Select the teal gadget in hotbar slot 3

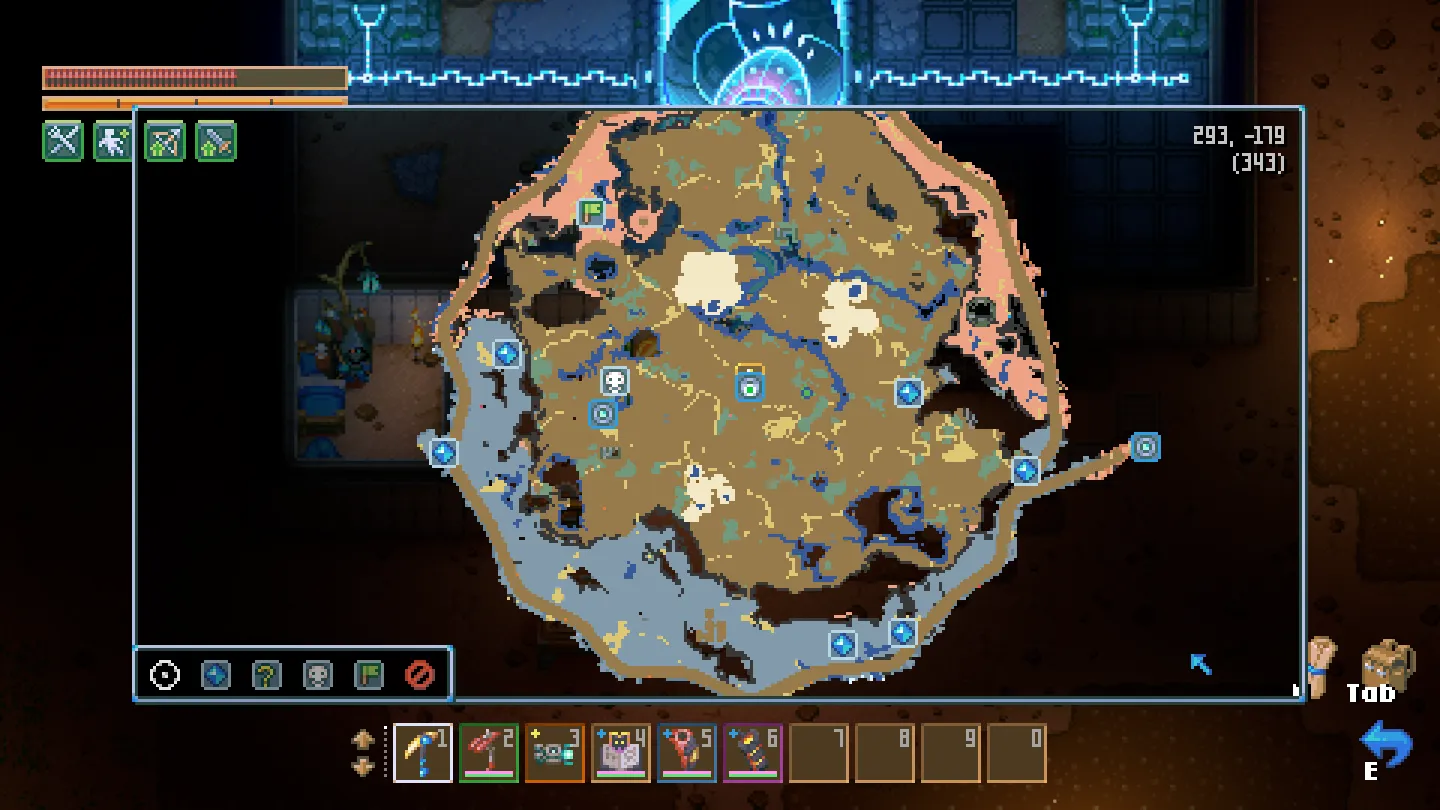[555, 753]
